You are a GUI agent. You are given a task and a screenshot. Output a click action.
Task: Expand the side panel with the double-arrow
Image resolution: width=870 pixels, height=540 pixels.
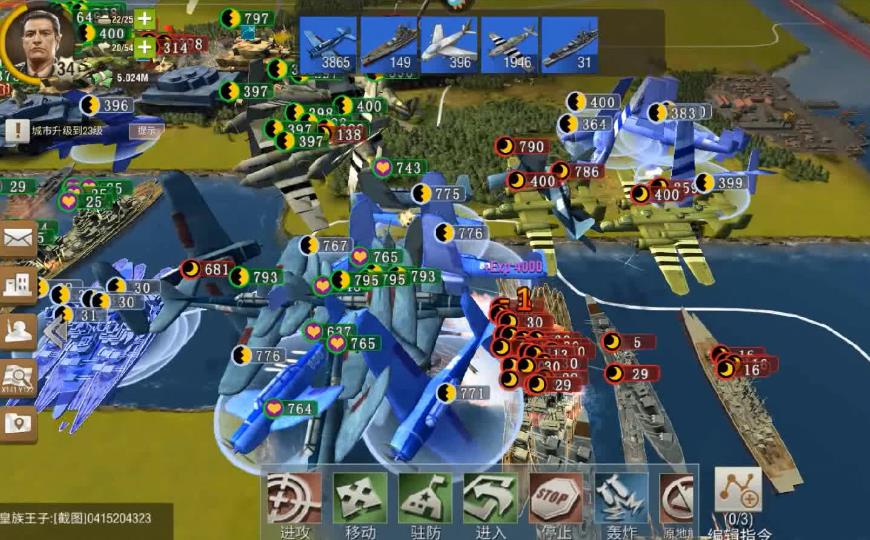click(x=54, y=333)
